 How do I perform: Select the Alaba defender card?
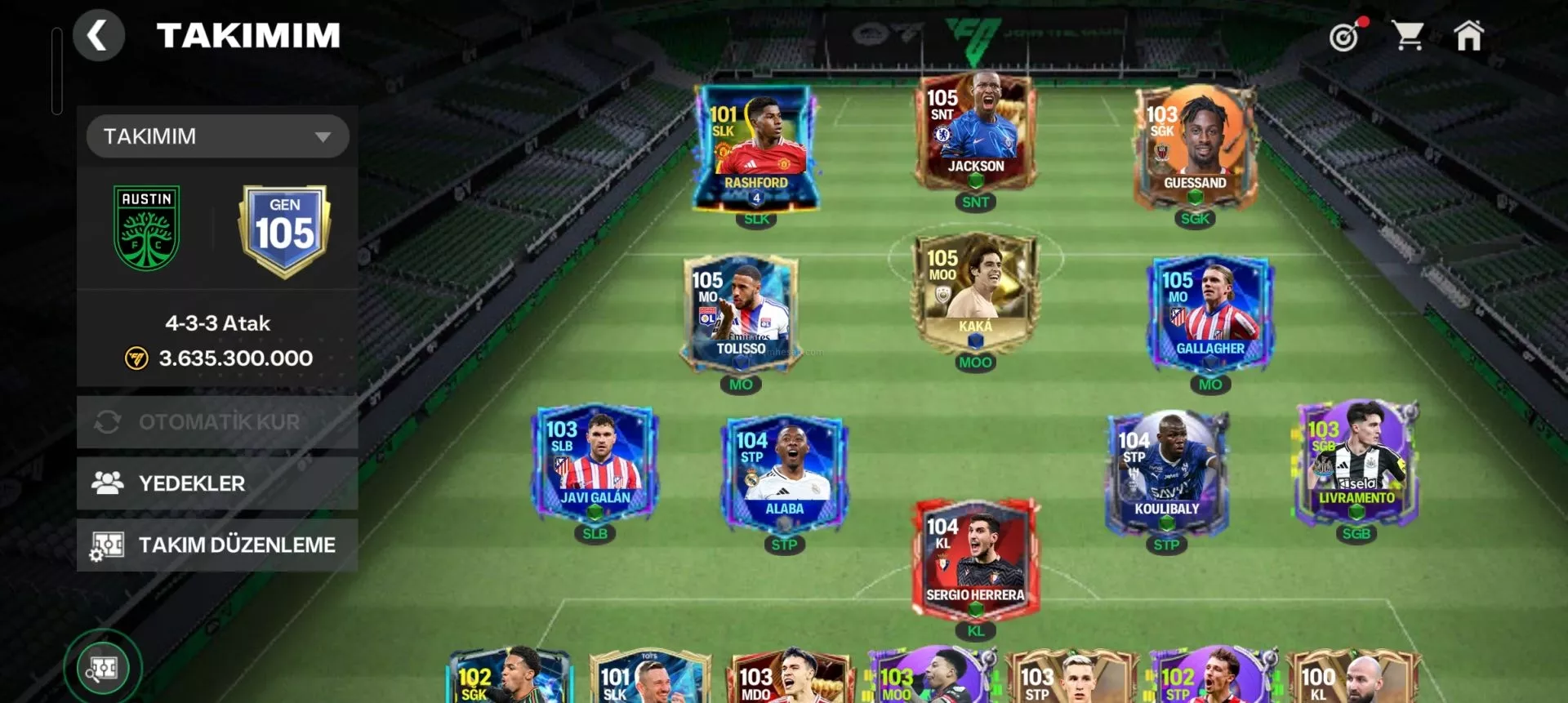pyautogui.click(x=784, y=472)
